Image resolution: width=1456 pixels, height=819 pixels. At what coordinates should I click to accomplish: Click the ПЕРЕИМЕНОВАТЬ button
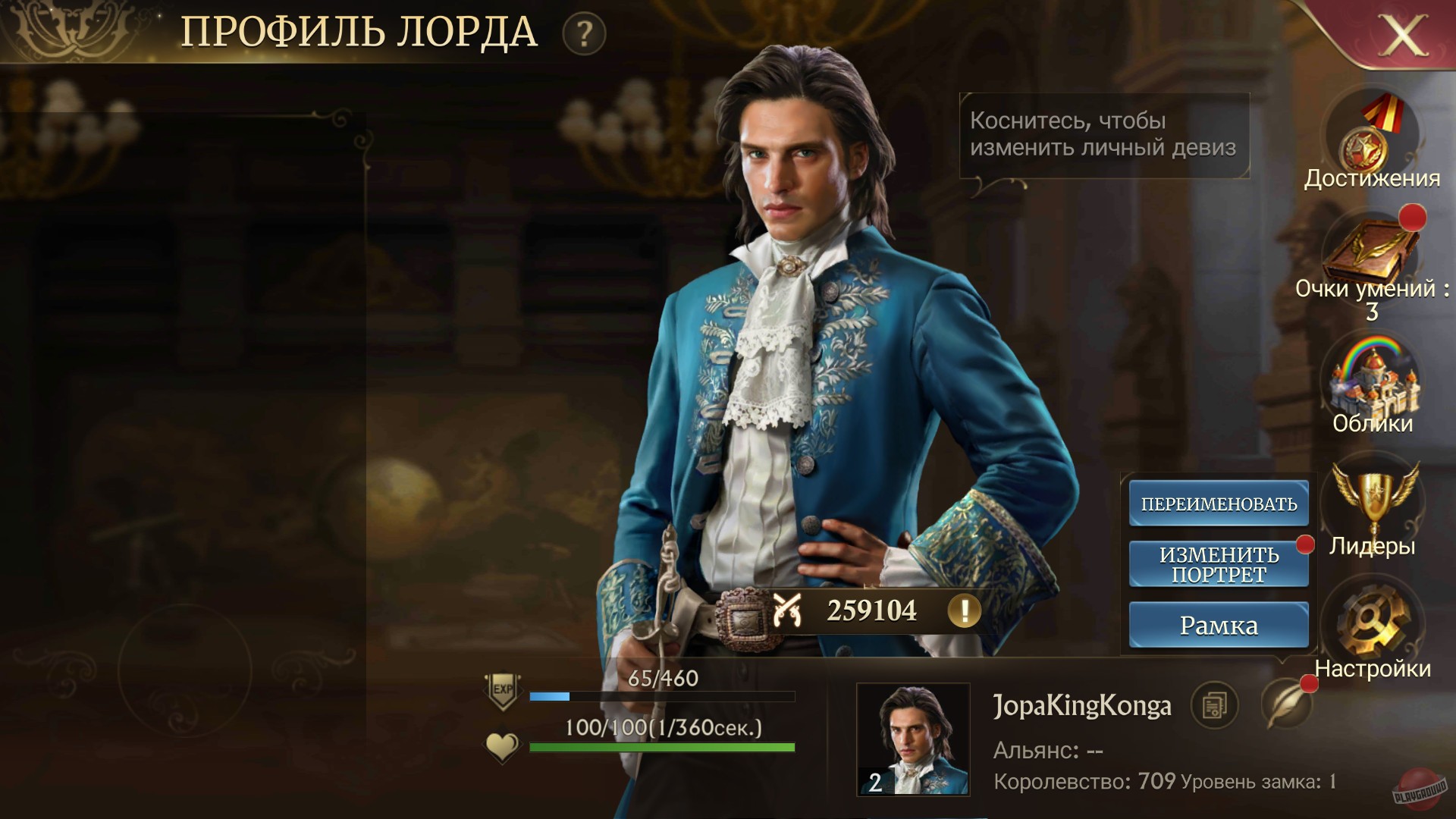[x=1218, y=503]
